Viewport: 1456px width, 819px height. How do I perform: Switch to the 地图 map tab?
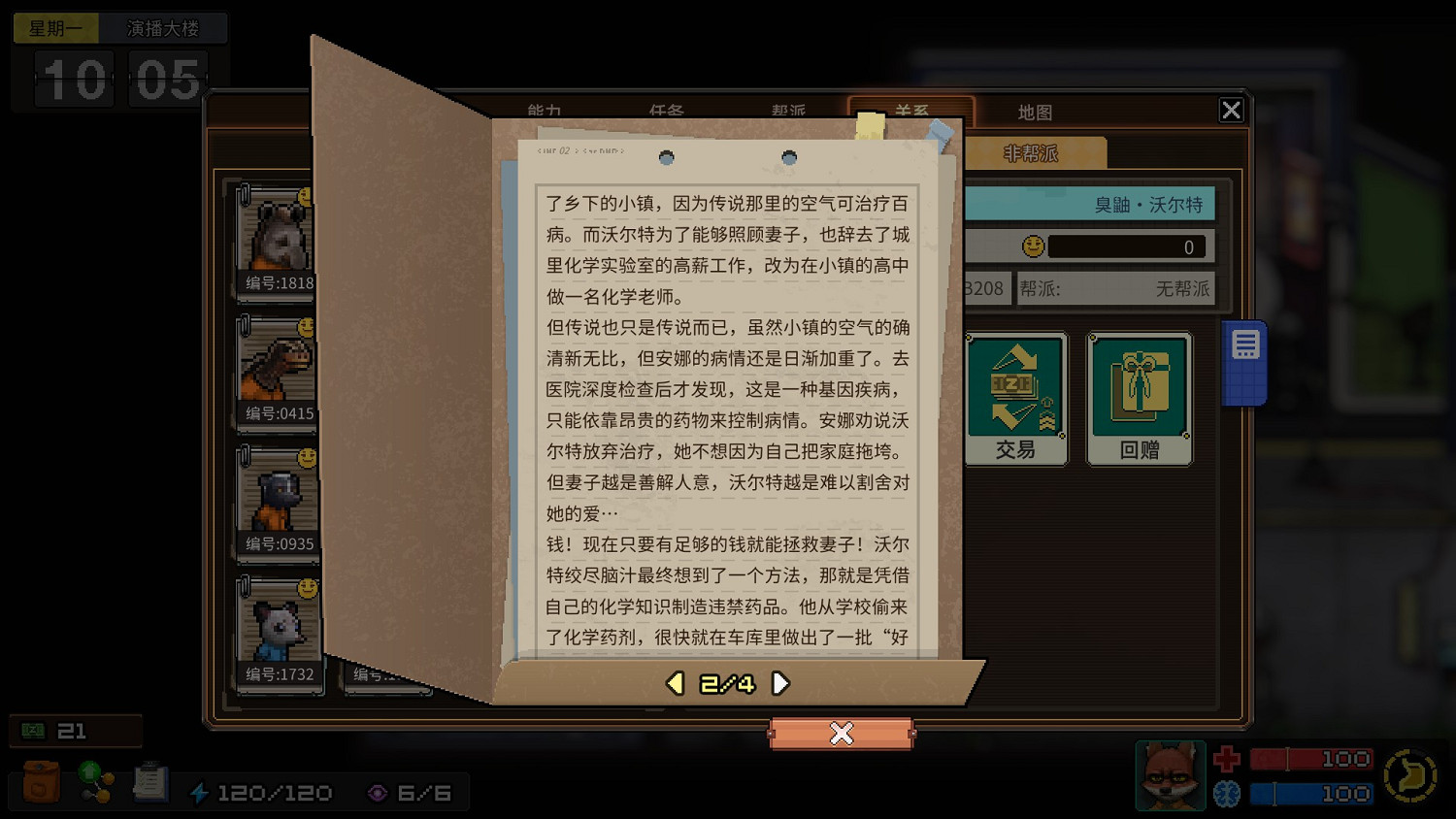pos(1034,112)
